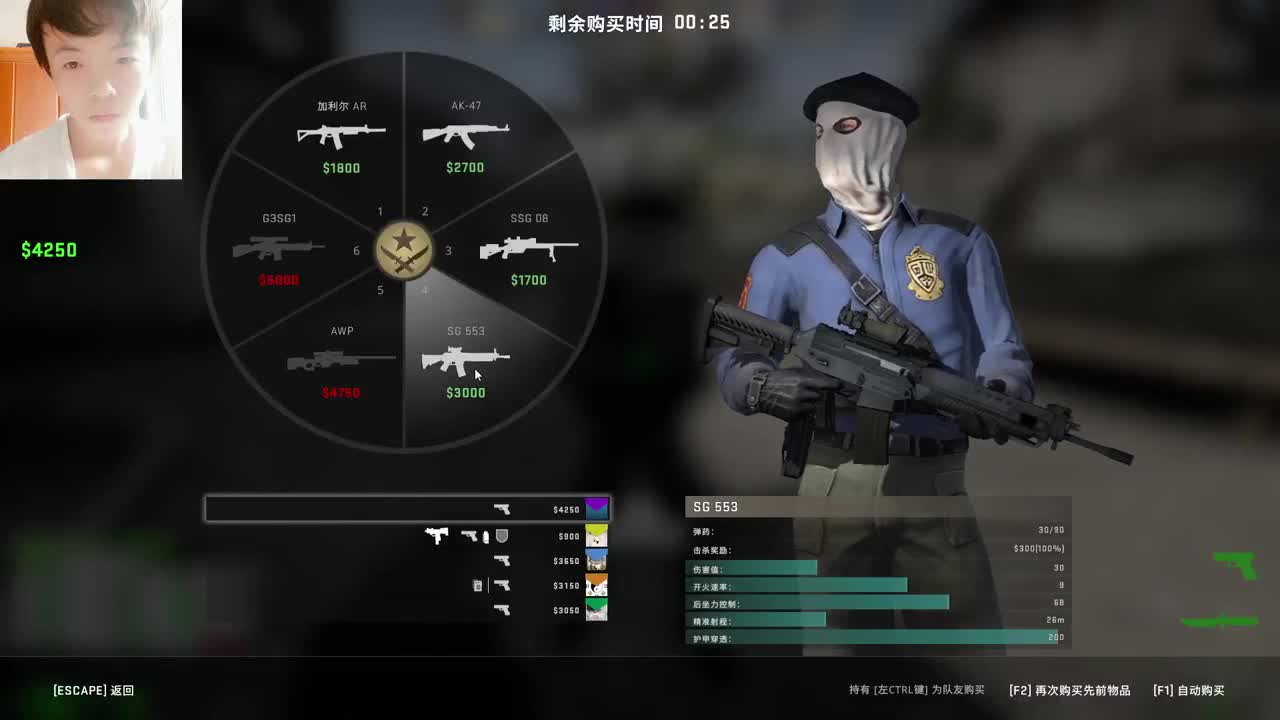Click [F1] 自动购买 auto-buy option

(1189, 690)
